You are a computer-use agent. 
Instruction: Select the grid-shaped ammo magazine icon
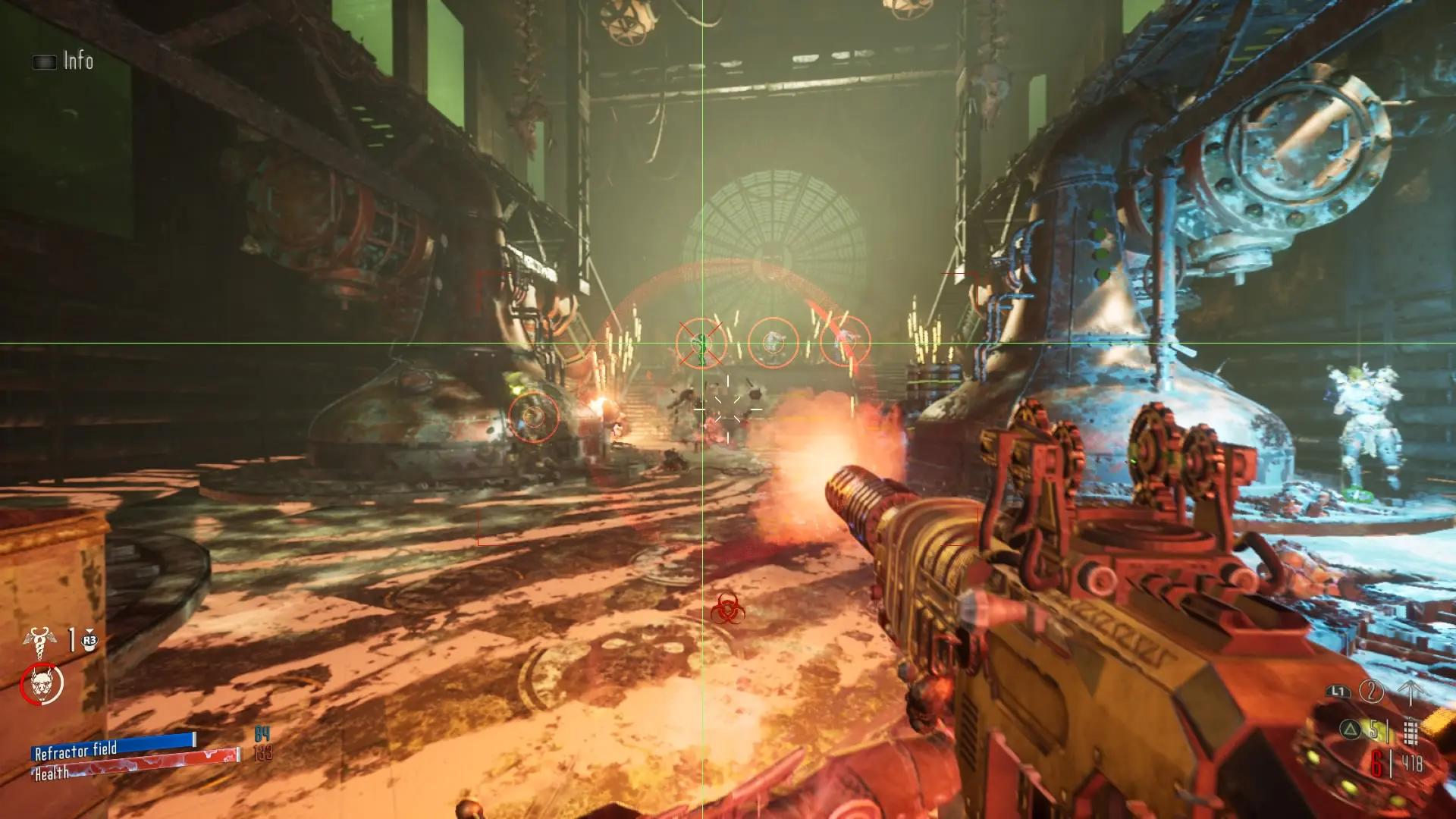tap(1410, 732)
